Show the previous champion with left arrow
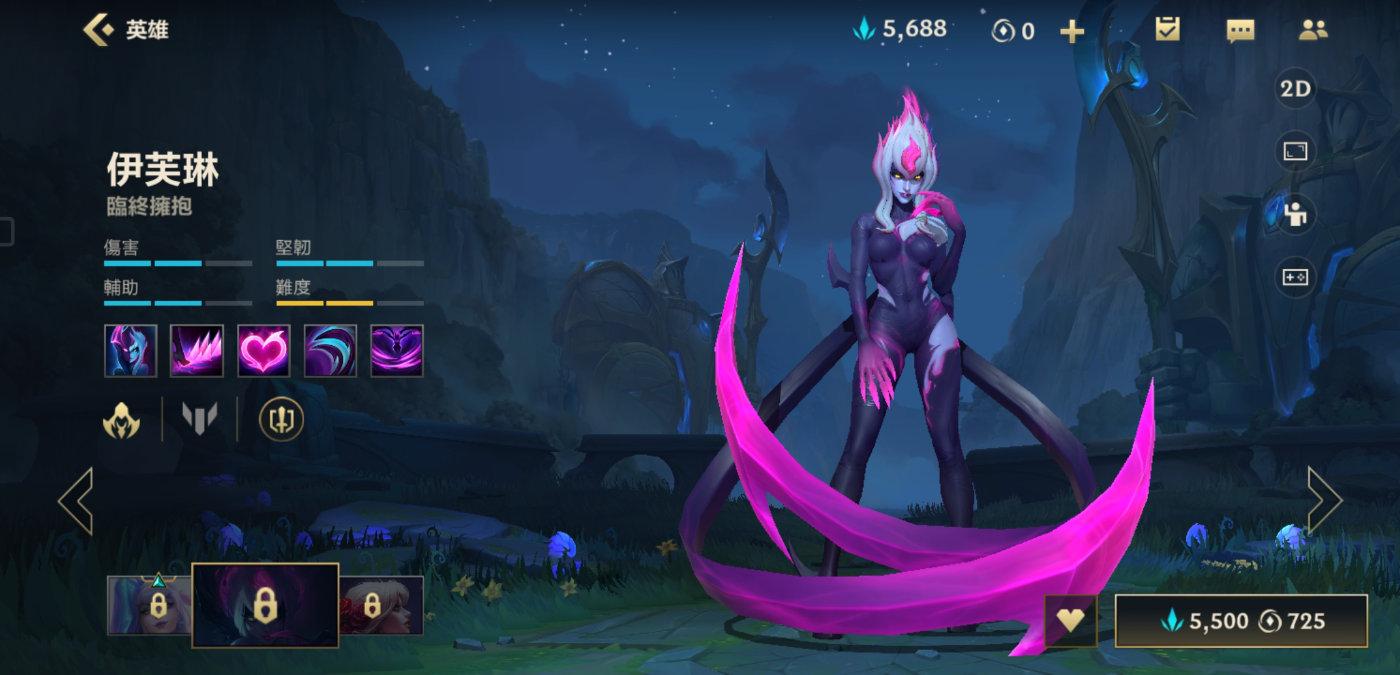The height and width of the screenshot is (675, 1400). [76, 500]
